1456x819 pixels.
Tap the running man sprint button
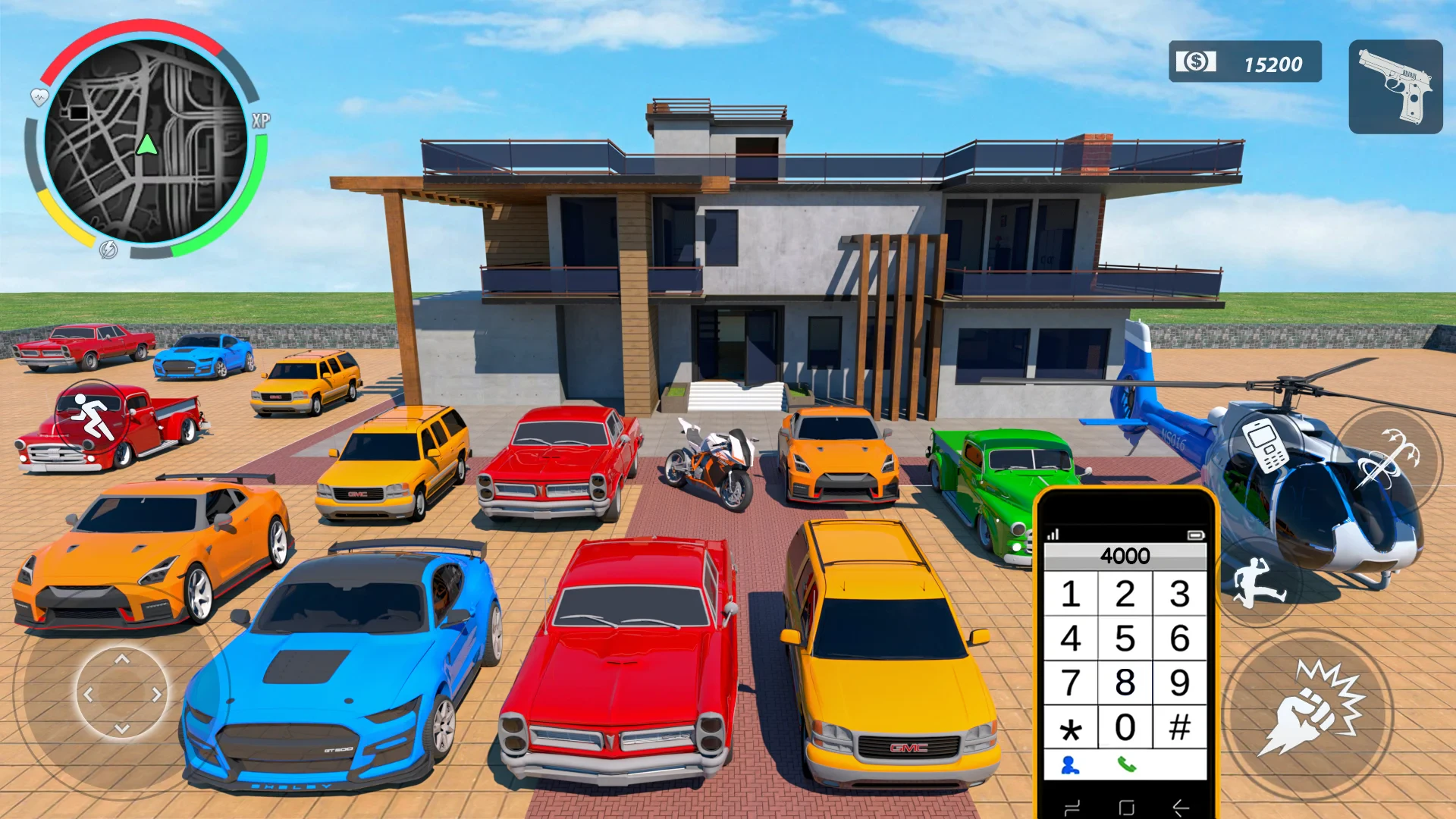(x=92, y=416)
